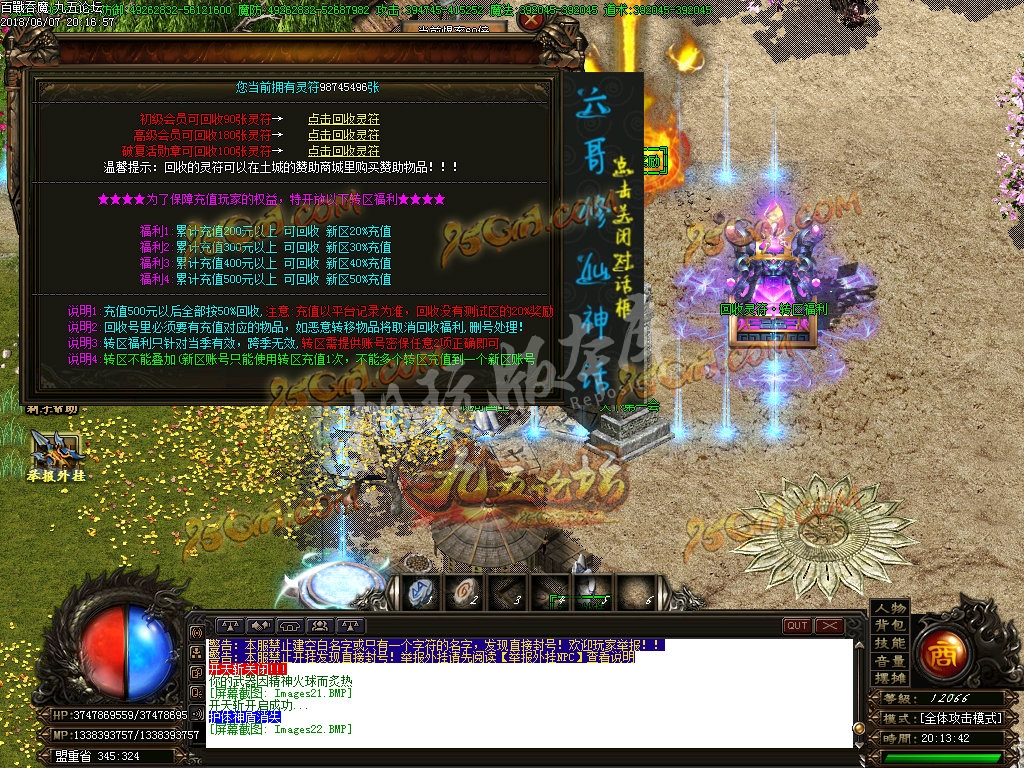Click the chat message log area
The height and width of the screenshot is (768, 1024).
(x=530, y=690)
